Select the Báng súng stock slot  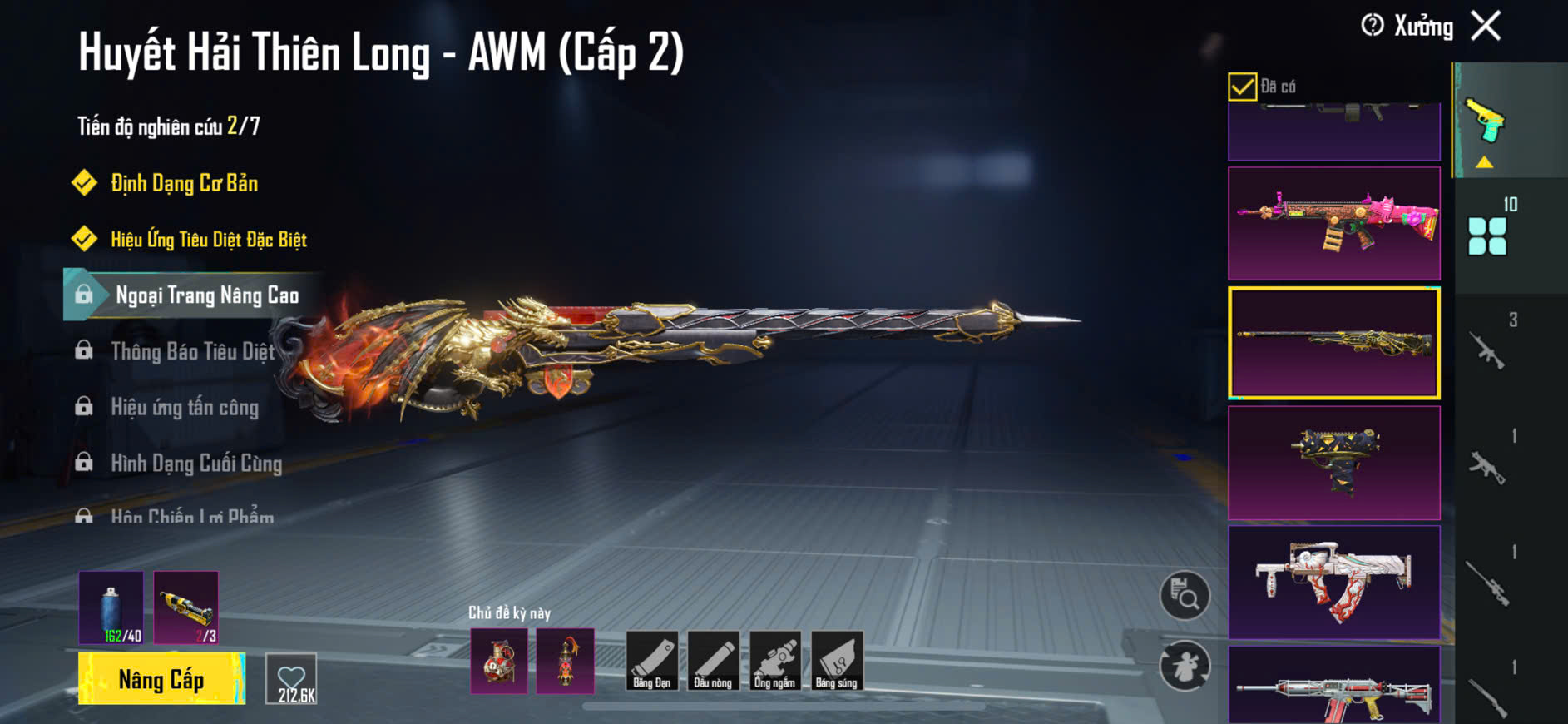tap(836, 661)
